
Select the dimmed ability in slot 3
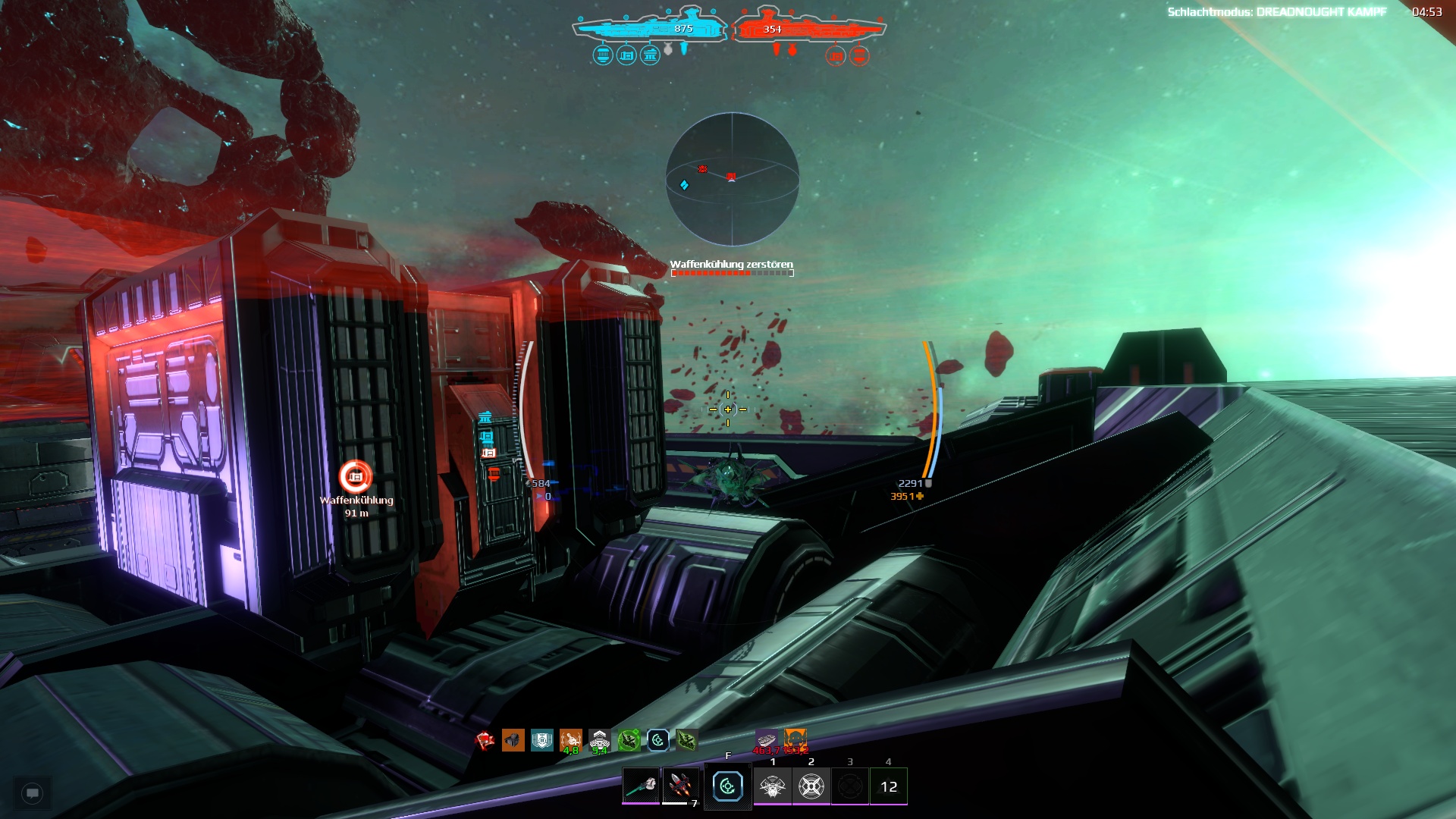click(x=849, y=786)
